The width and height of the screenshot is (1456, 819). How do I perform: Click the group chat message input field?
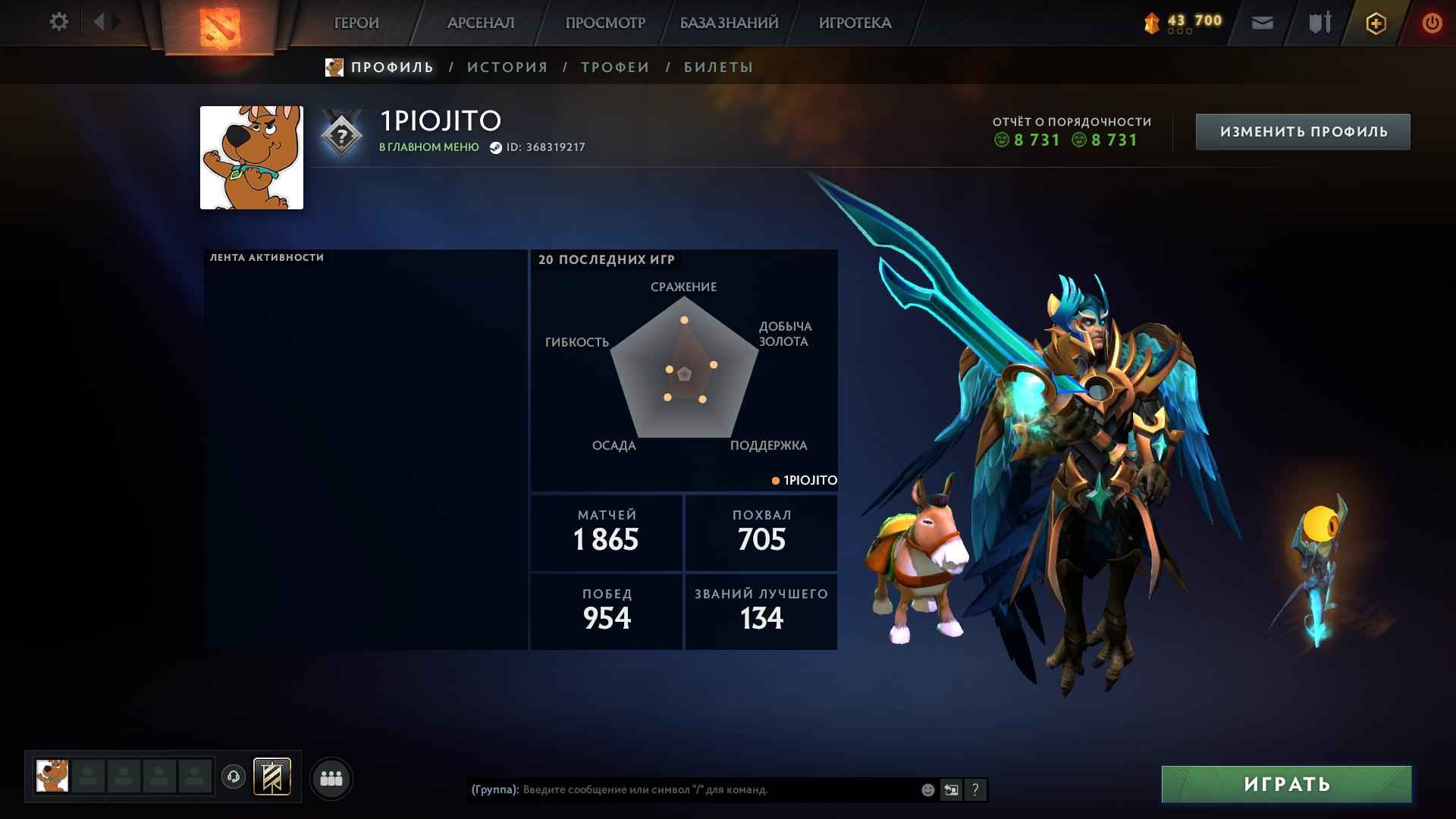click(682, 789)
